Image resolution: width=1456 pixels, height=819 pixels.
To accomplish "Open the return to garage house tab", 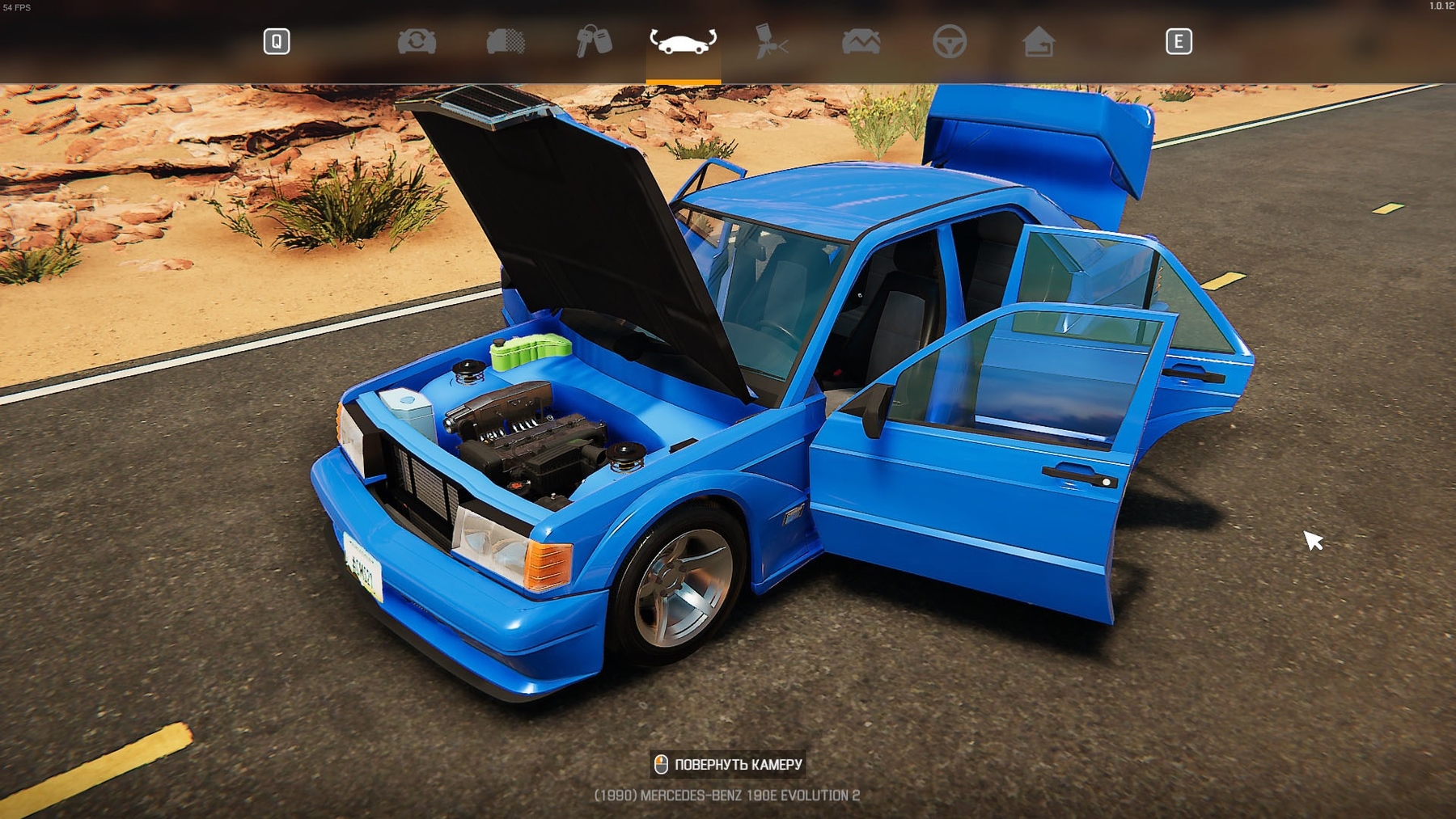I will pos(1038,41).
